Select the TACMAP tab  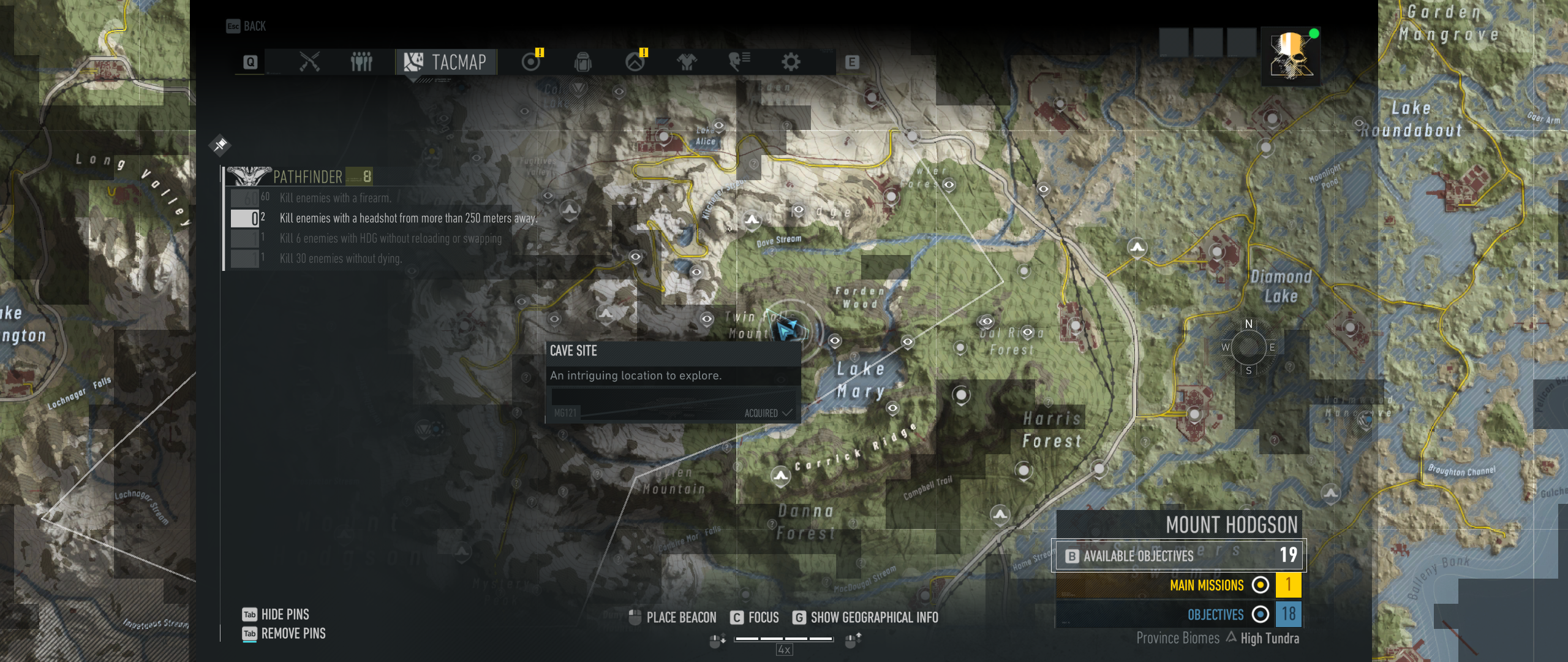[x=446, y=62]
